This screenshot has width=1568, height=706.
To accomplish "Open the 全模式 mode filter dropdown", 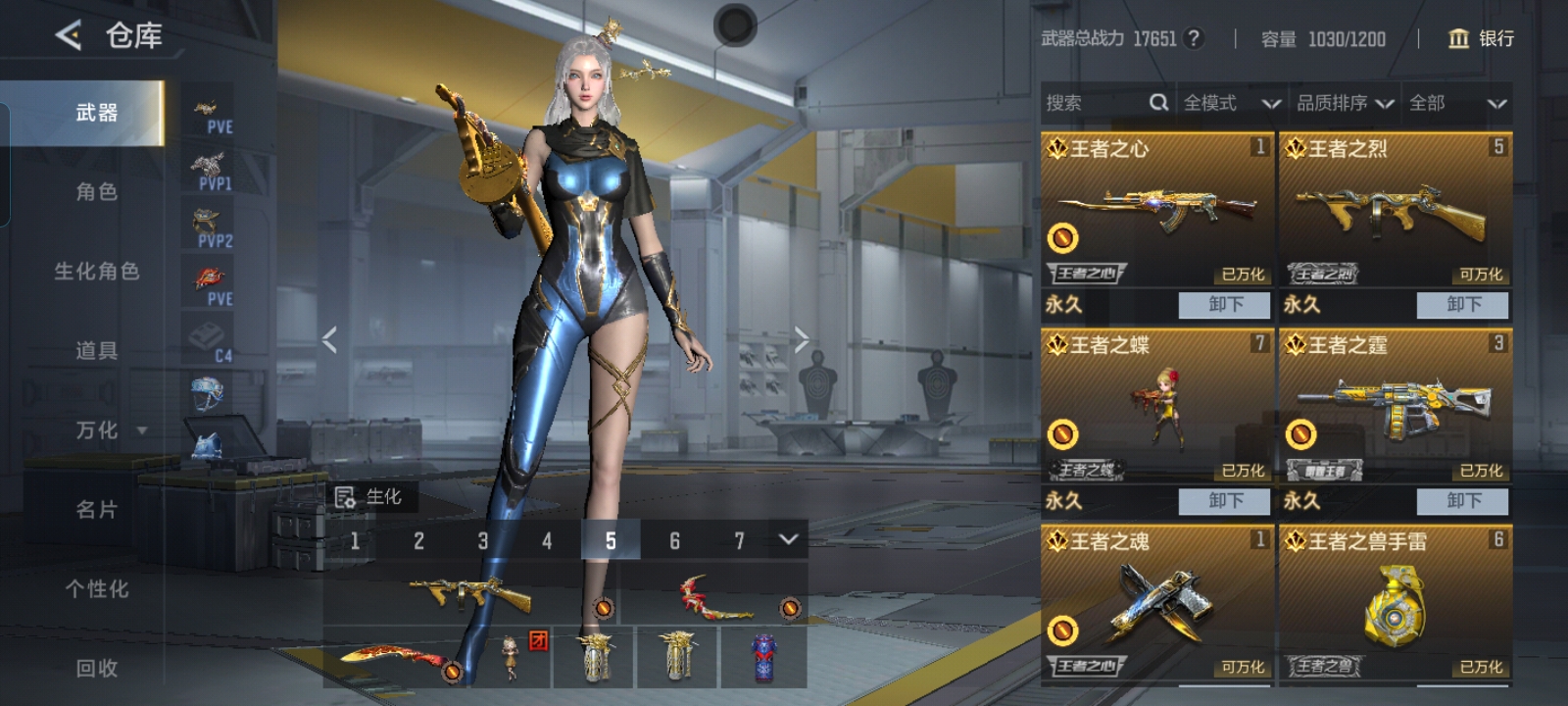I will click(1230, 103).
